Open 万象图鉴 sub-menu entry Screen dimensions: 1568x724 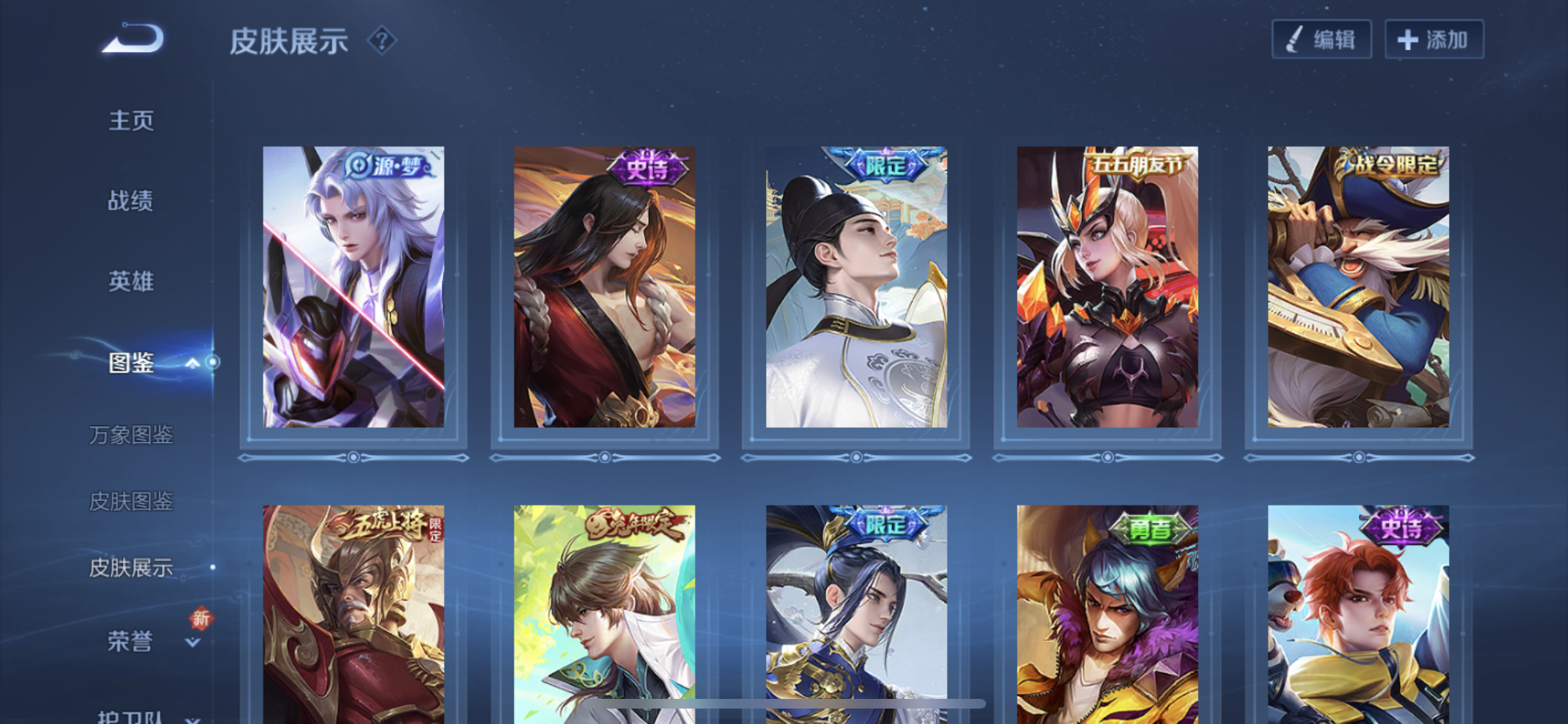coord(131,435)
